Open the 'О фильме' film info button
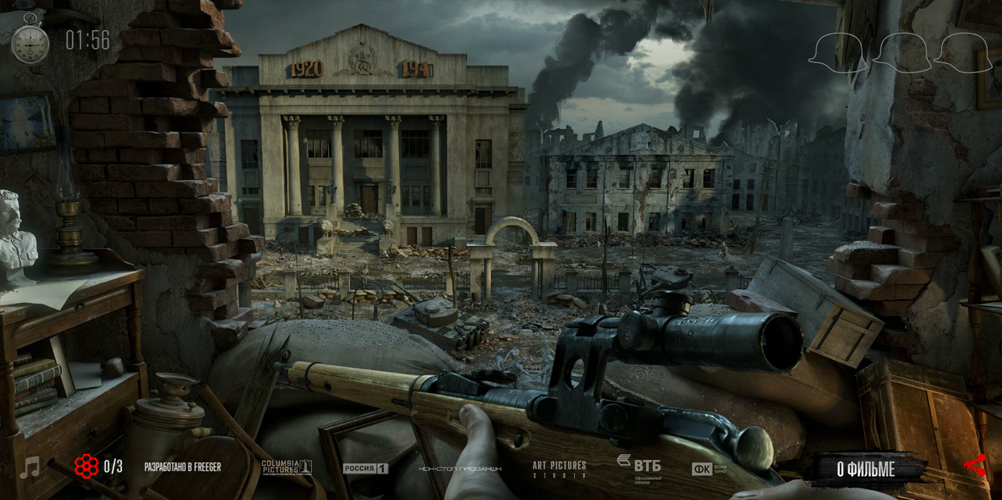This screenshot has height=500, width=1002. click(x=865, y=467)
